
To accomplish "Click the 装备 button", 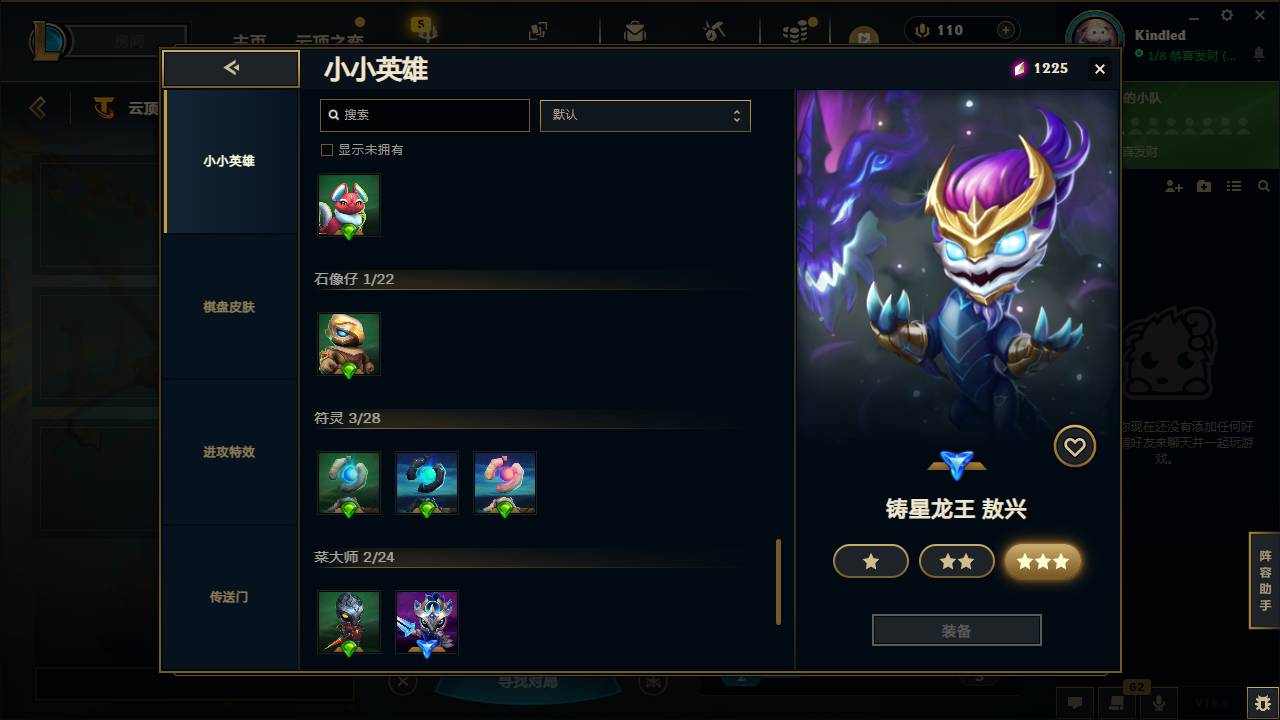I will [x=956, y=629].
